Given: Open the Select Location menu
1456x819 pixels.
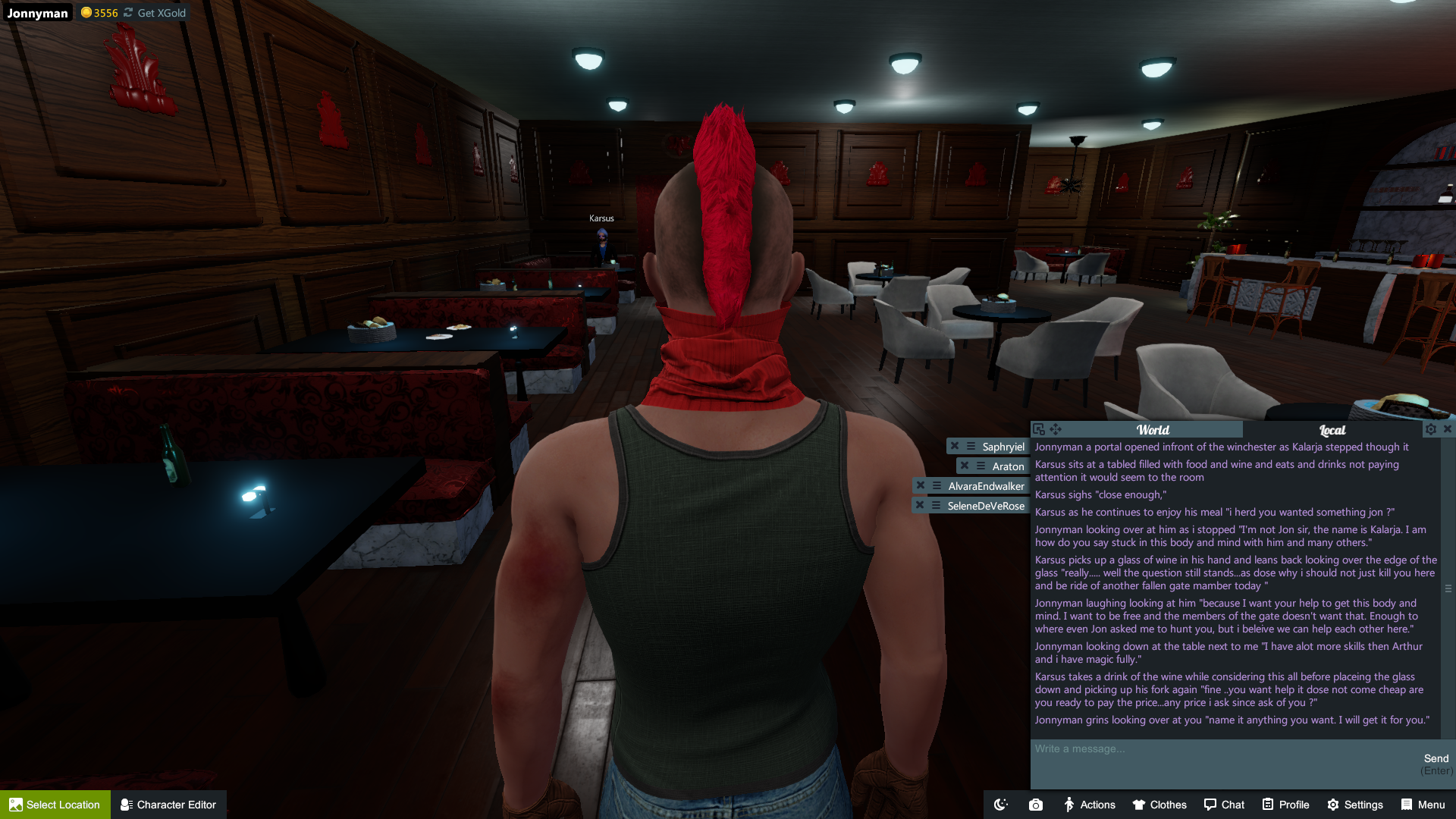Looking at the screenshot, I should (x=55, y=805).
